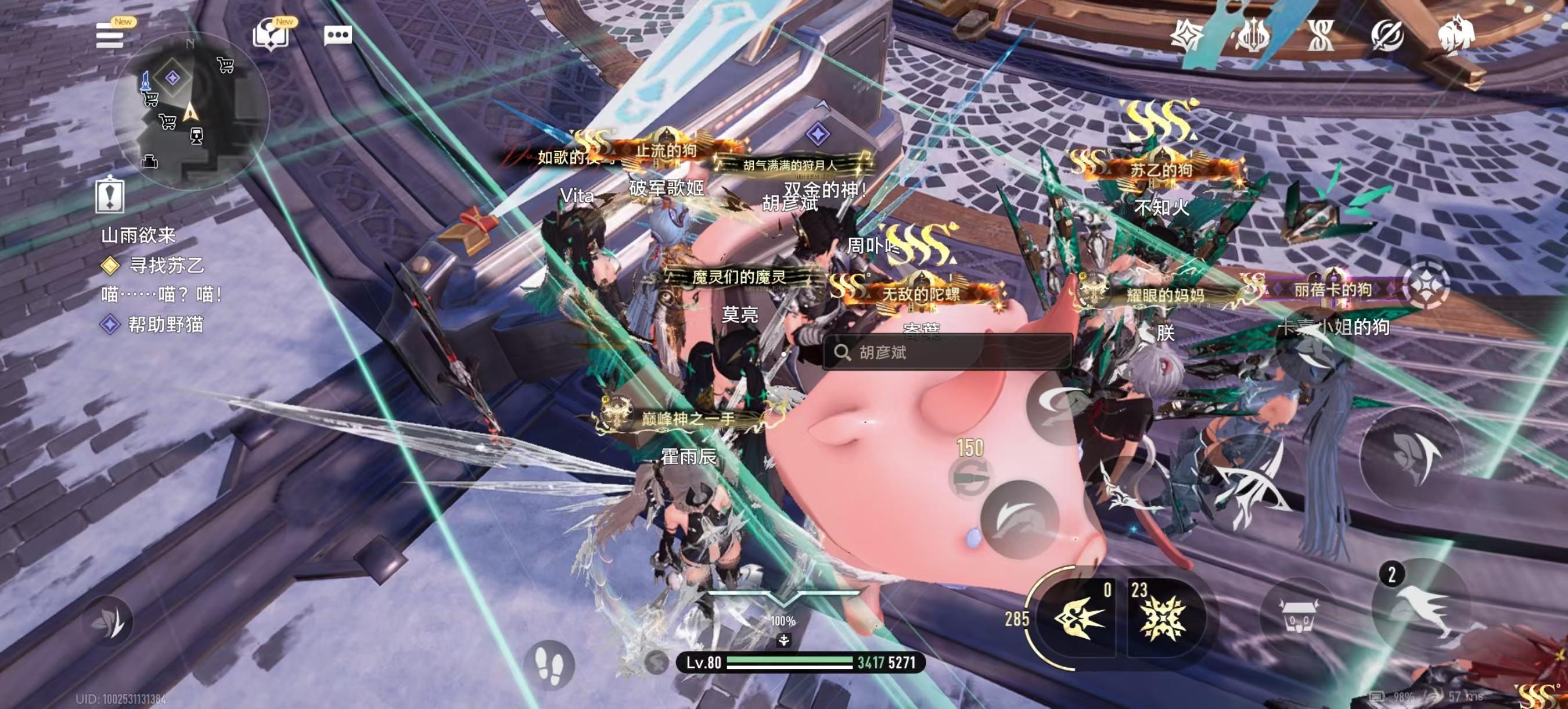Screen dimensions: 1568x709
Task: Click the 胡彦斌 search field
Action: click(947, 352)
